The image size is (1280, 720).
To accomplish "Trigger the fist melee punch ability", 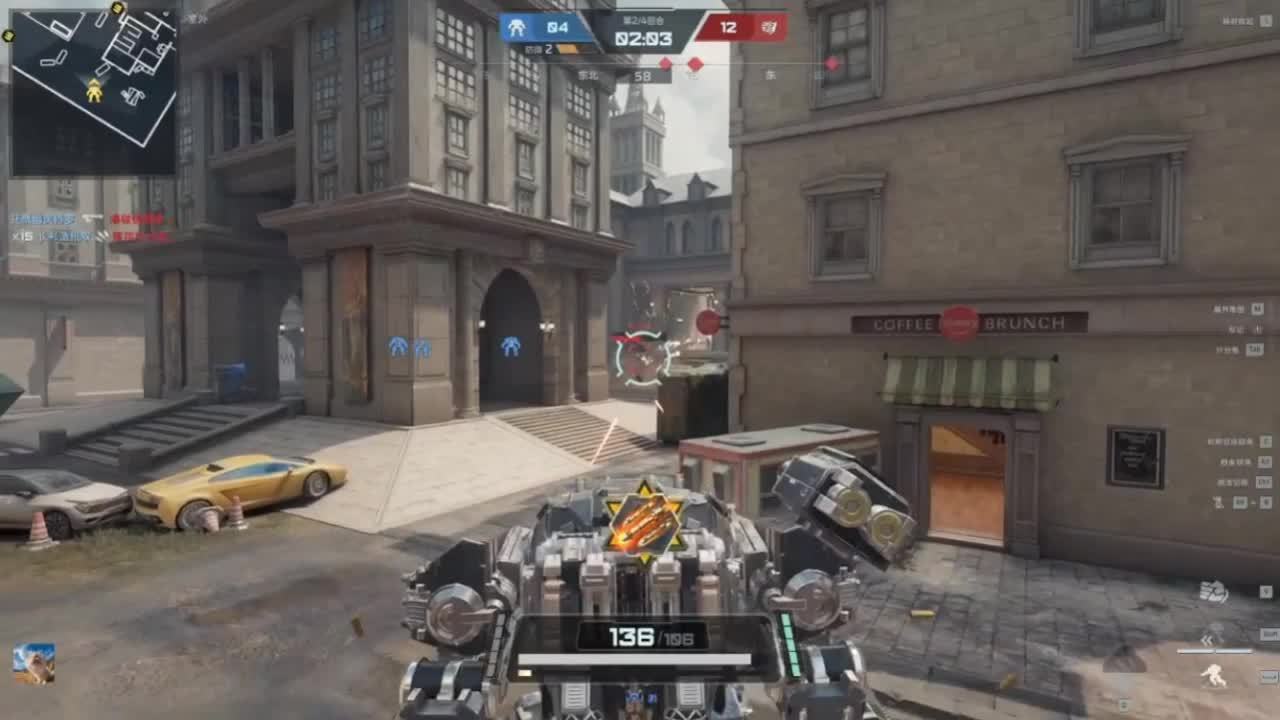I will [x=1213, y=592].
